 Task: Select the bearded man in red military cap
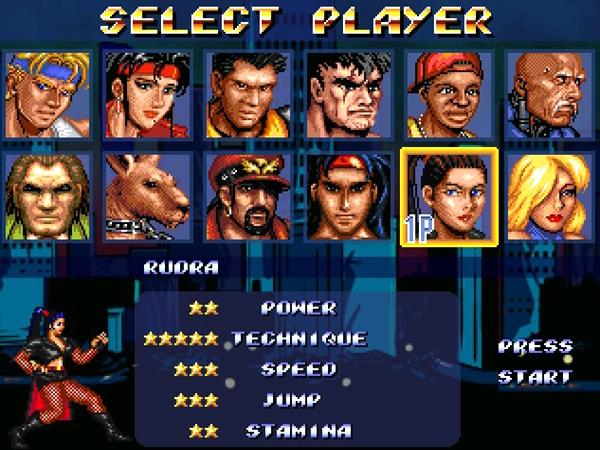point(248,196)
